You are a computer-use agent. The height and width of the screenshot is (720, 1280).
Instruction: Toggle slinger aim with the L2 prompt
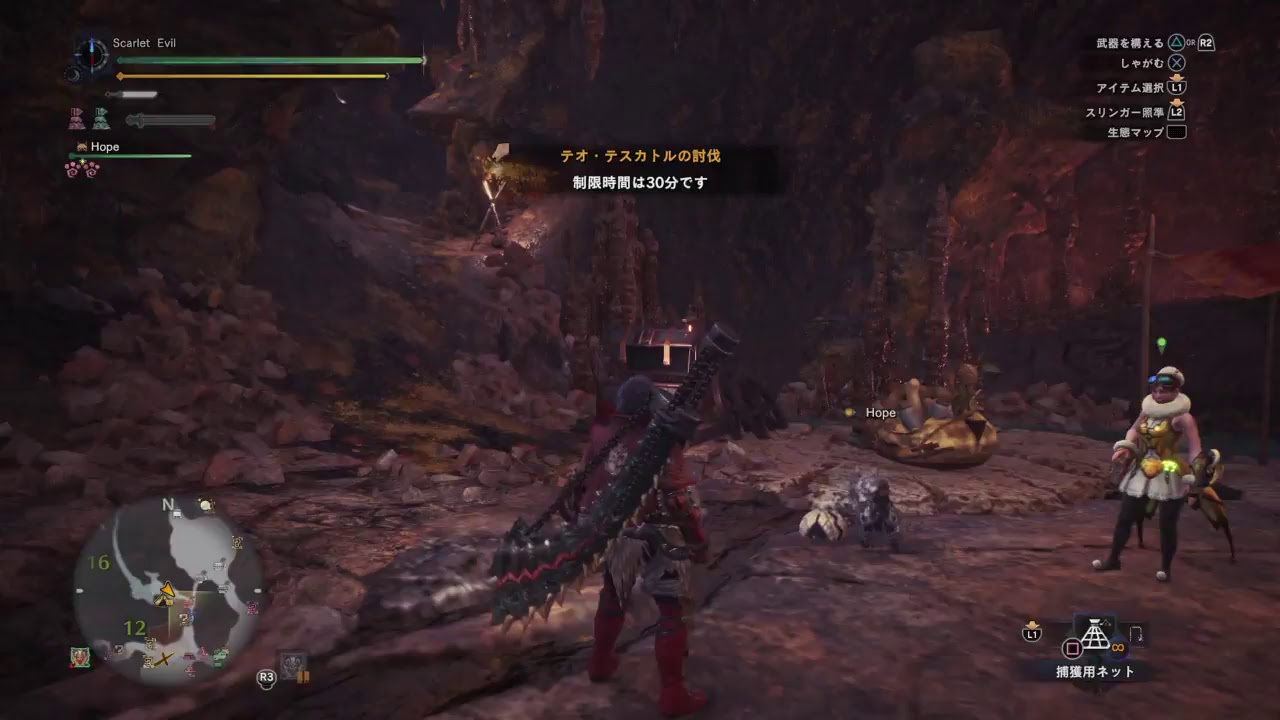pyautogui.click(x=1177, y=111)
